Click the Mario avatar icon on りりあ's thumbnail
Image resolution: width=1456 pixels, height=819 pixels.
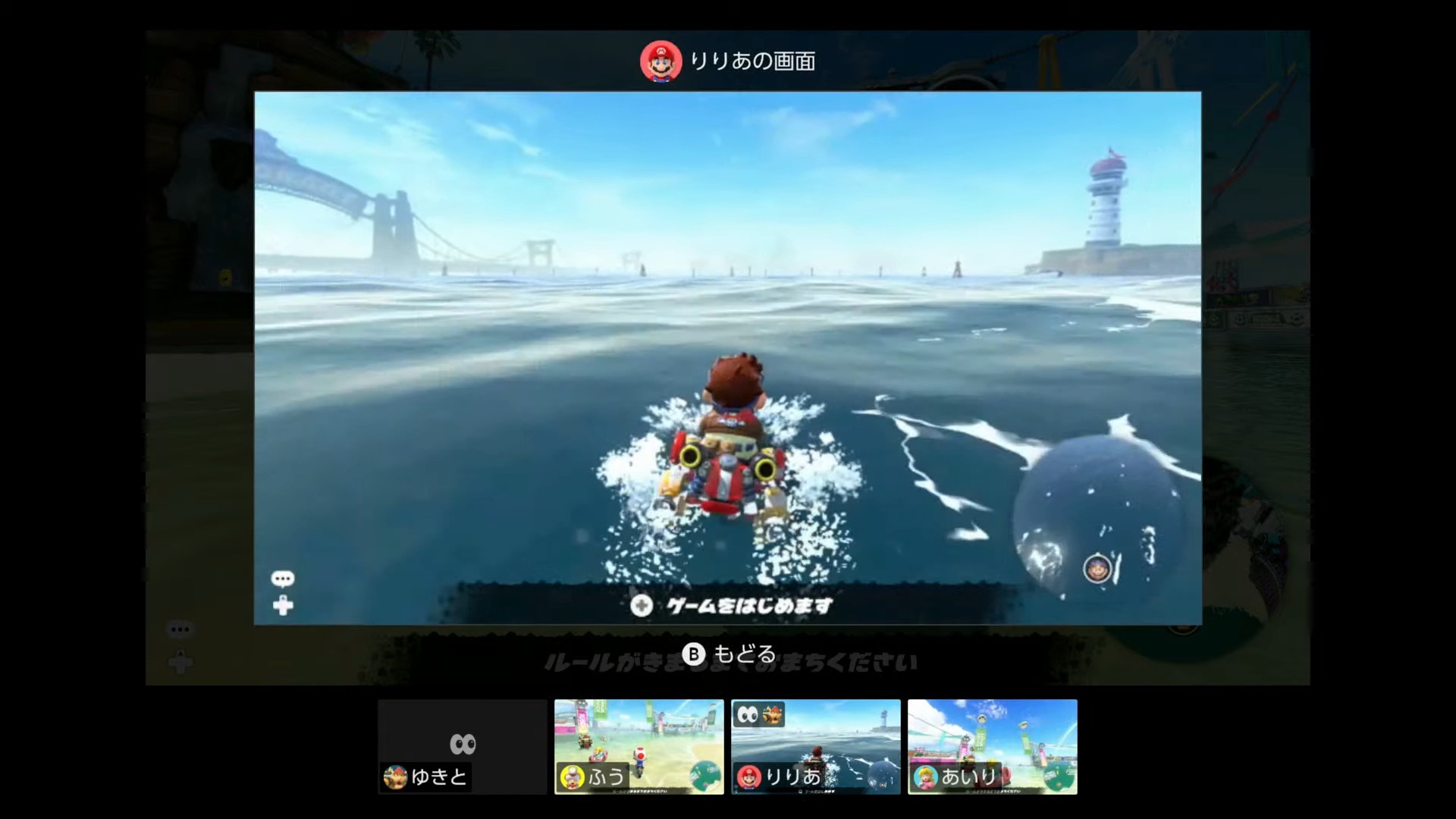pos(748,776)
